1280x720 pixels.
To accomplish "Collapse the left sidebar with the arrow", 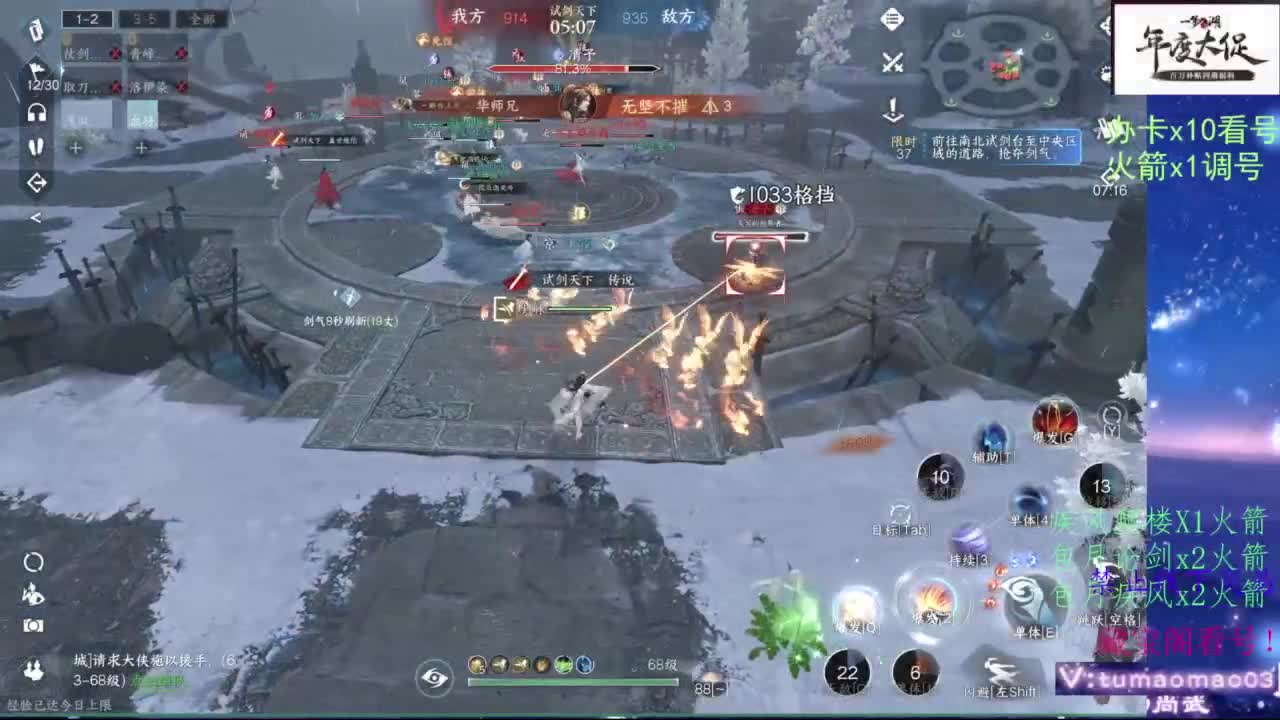I will (35, 217).
